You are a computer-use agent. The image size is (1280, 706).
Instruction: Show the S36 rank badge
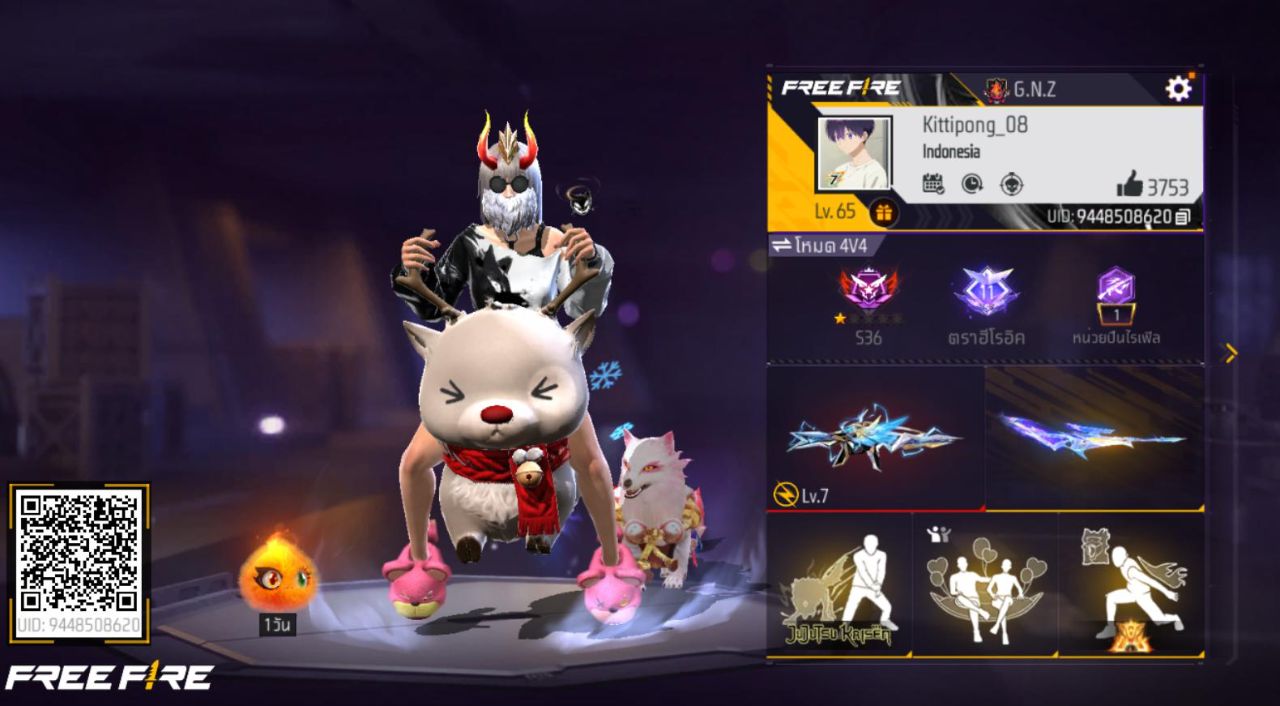coord(868,292)
